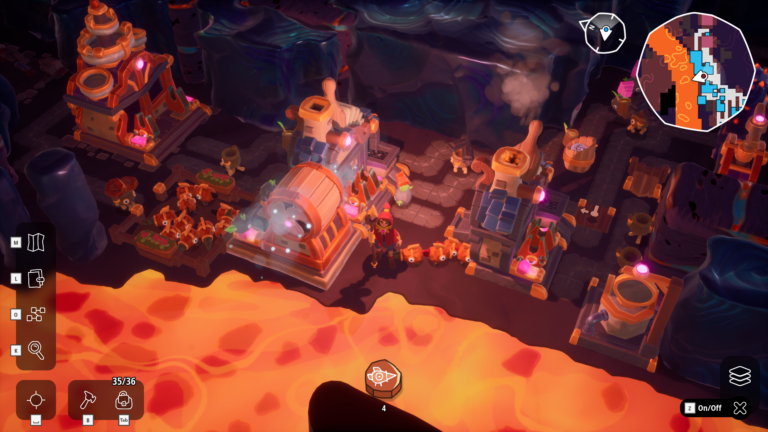The image size is (768, 432).
Task: Select the magnifying glass inspect icon
Action: pyautogui.click(x=37, y=350)
